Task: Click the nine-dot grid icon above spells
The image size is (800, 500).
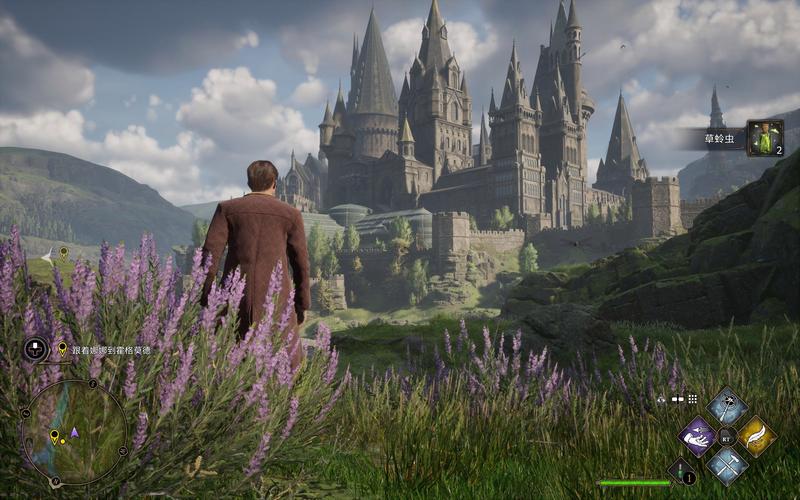Action: click(692, 399)
